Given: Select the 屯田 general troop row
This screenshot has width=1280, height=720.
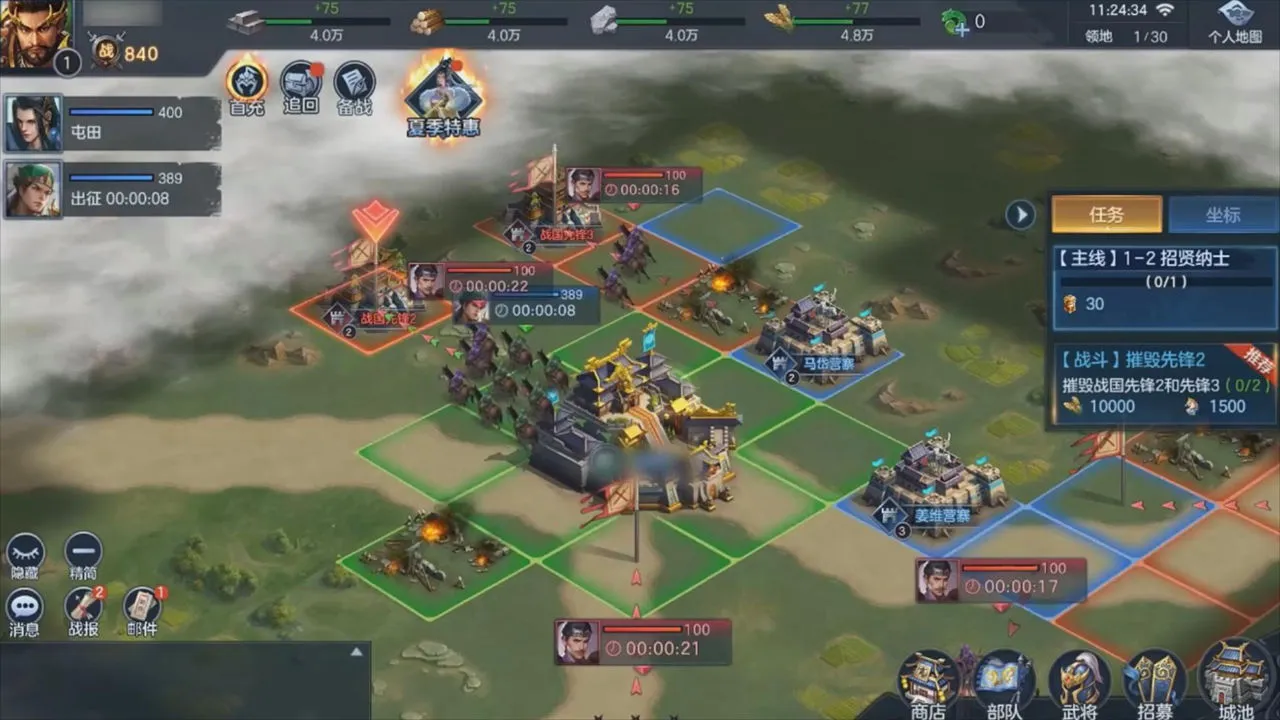Looking at the screenshot, I should 112,123.
